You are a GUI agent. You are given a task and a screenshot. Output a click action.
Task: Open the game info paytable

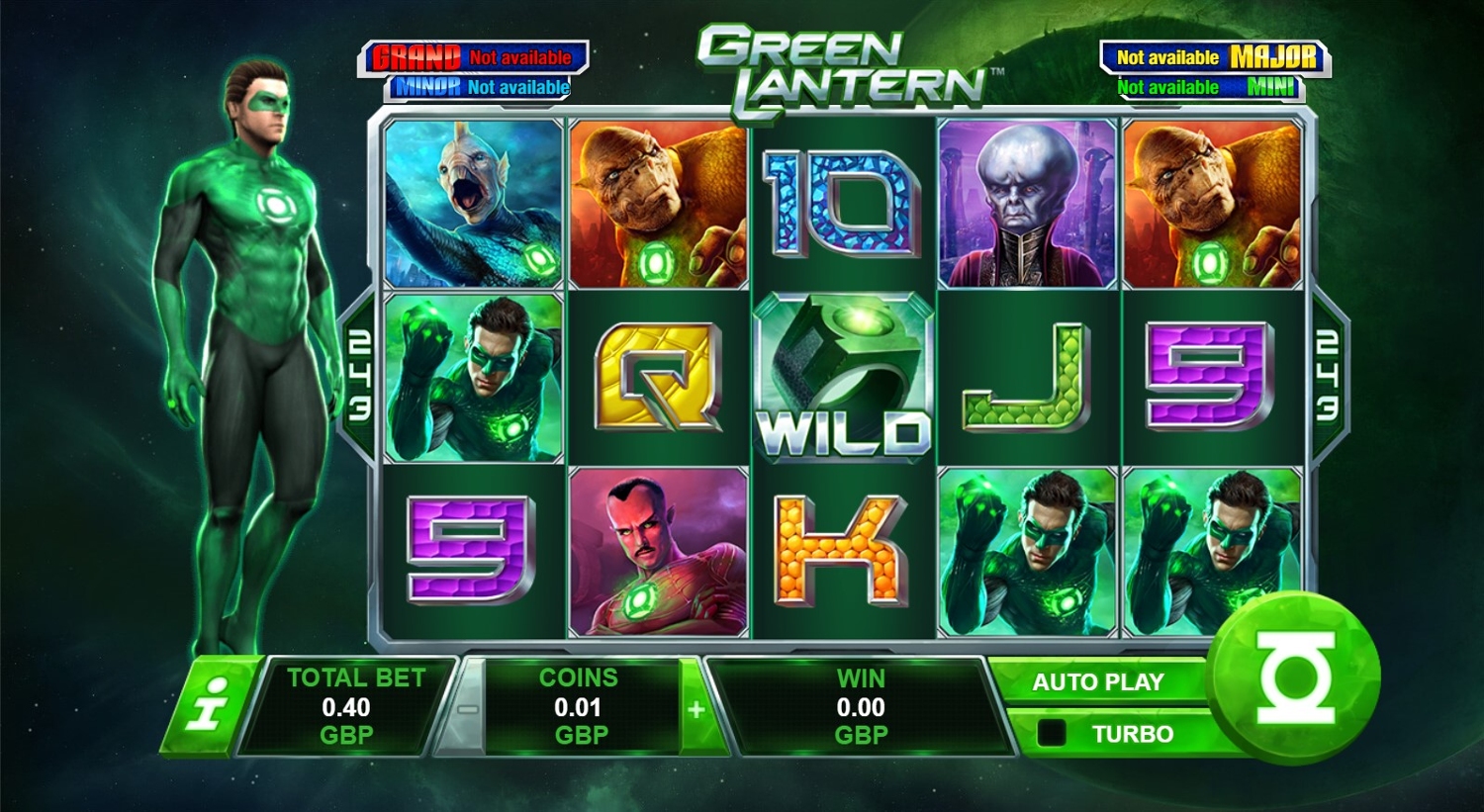click(210, 703)
